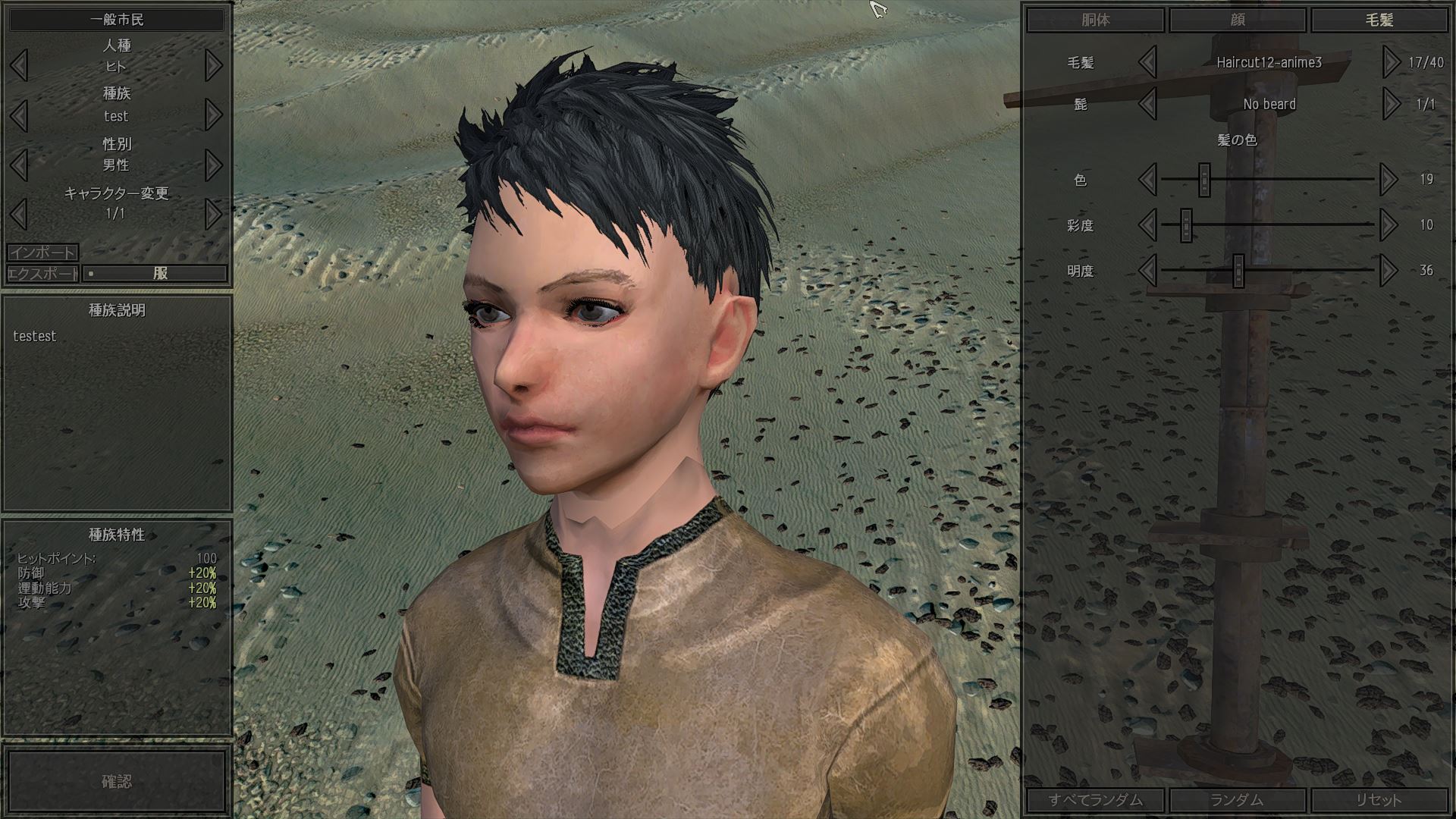Click the next hairstyle arrow for Haircut12-anime3

(1389, 64)
